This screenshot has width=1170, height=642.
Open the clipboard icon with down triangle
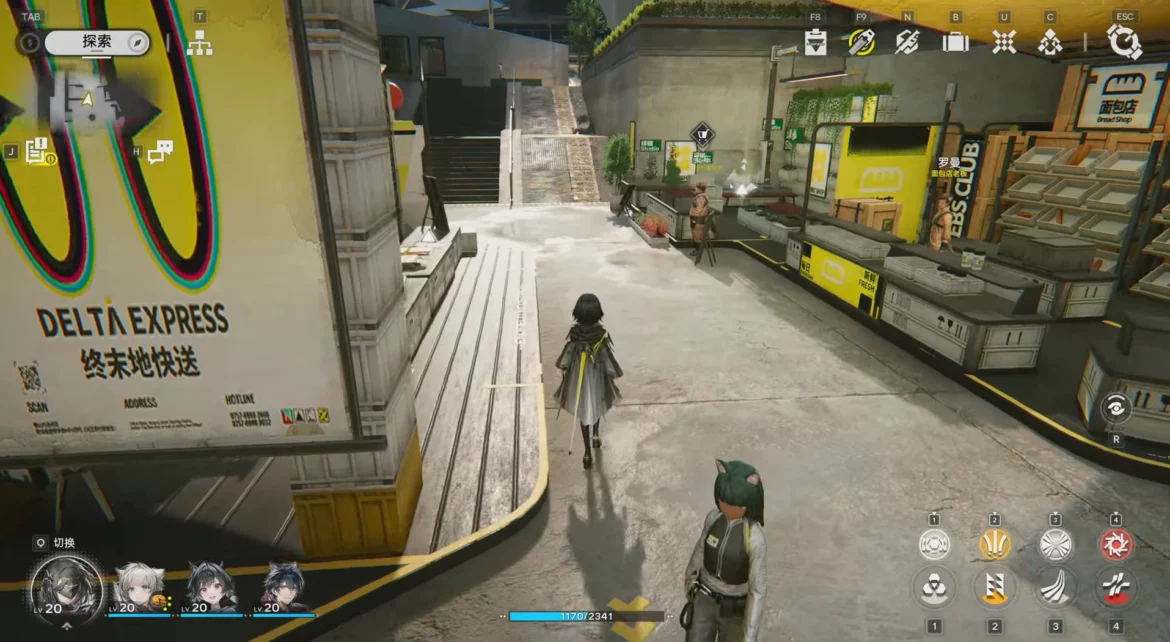pos(816,42)
